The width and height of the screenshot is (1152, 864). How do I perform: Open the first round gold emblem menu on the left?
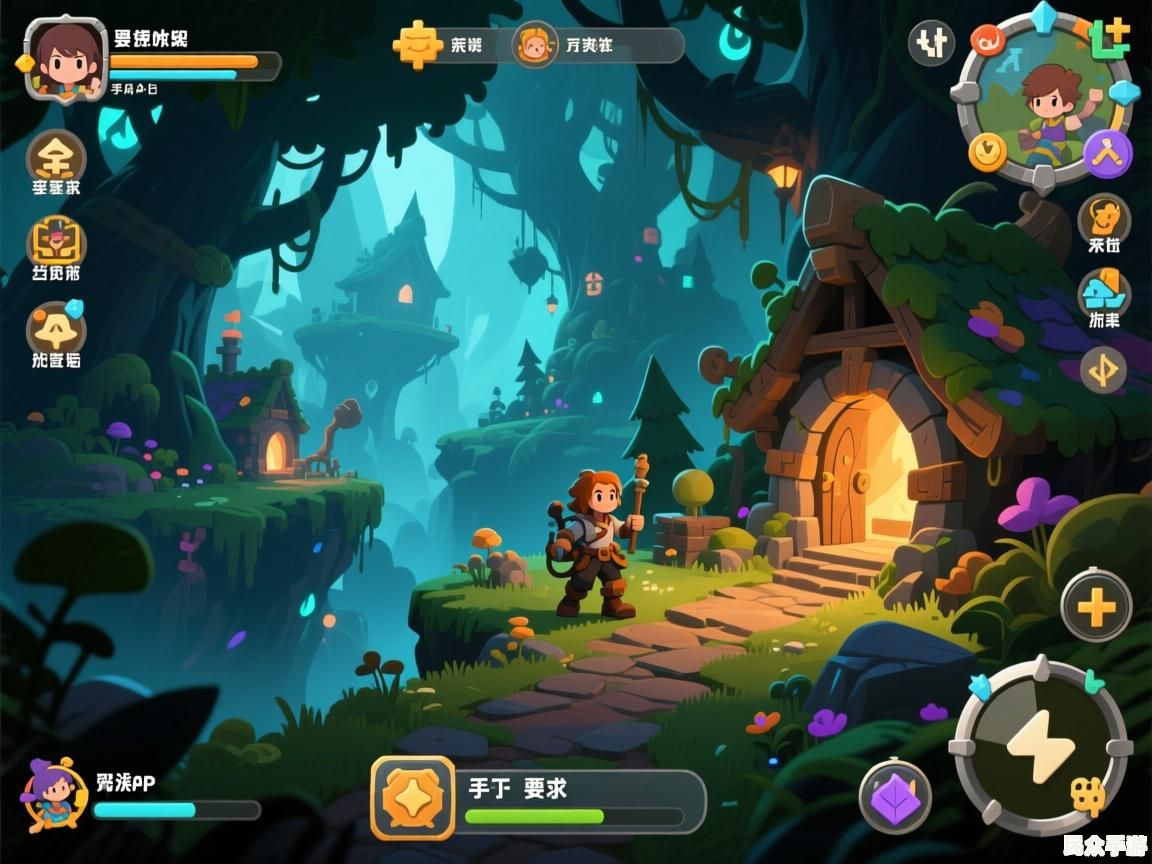pyautogui.click(x=56, y=156)
